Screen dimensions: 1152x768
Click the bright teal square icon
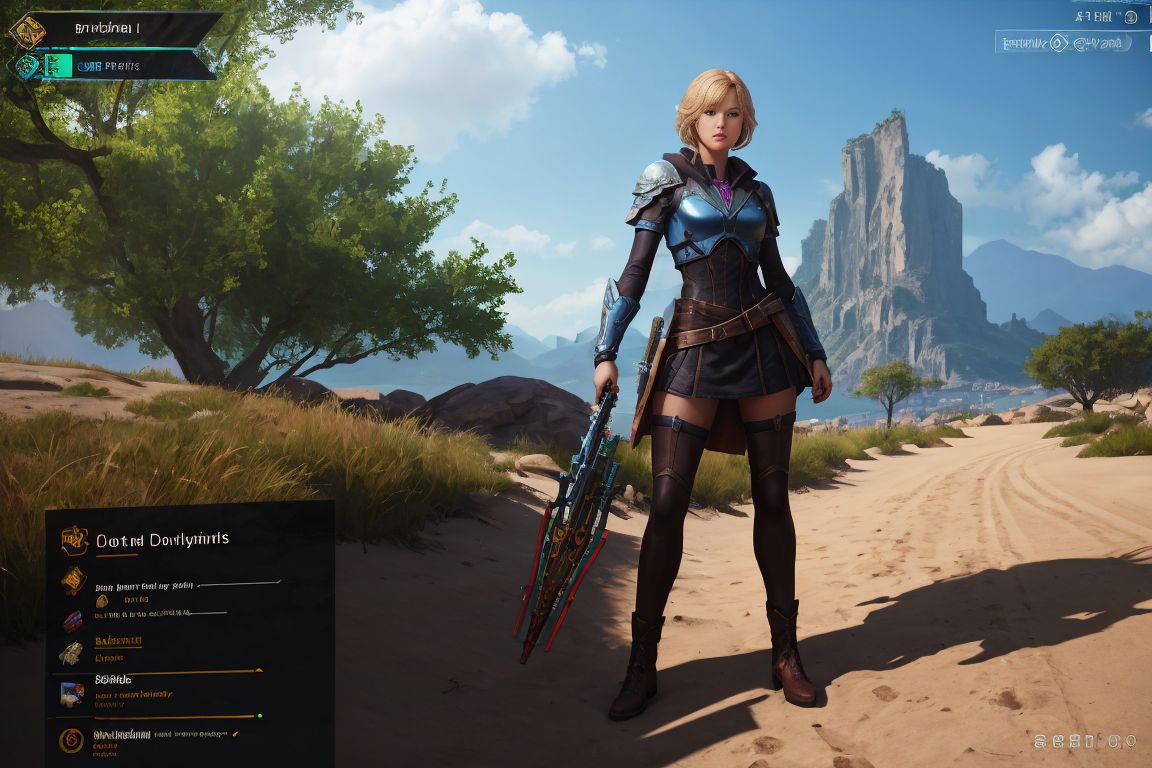coord(57,66)
